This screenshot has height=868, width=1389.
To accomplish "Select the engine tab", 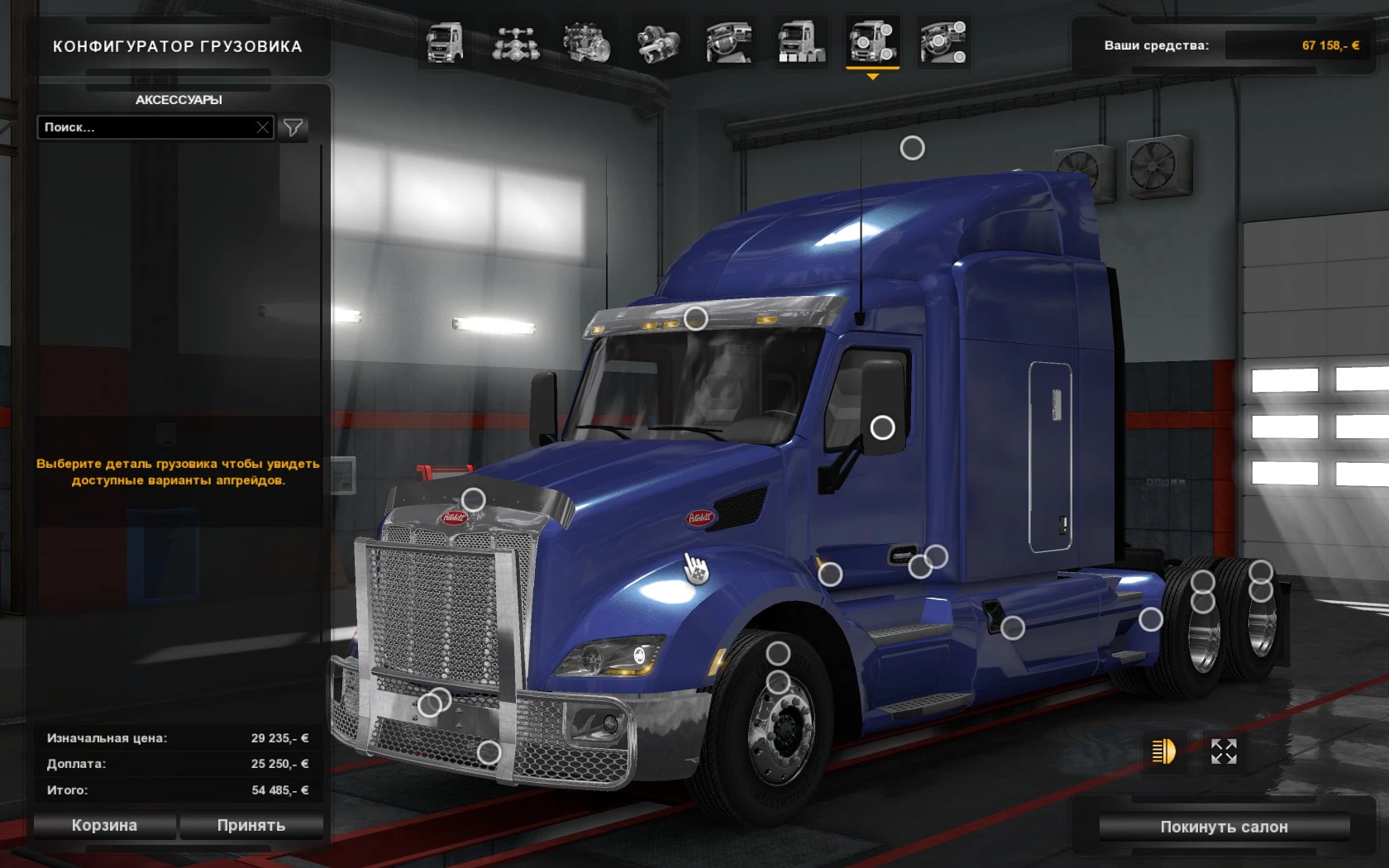I will [x=587, y=43].
